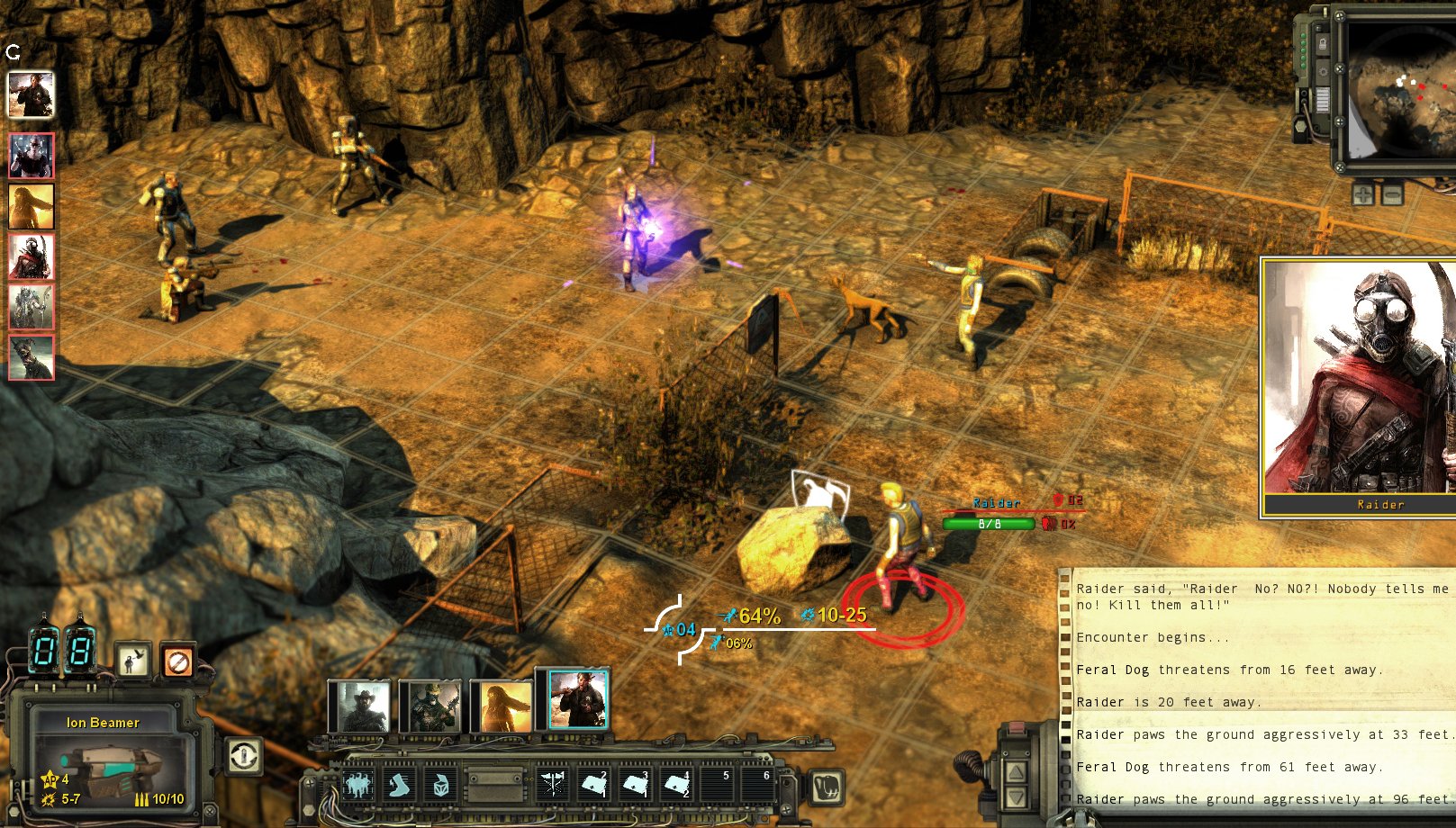The width and height of the screenshot is (1456, 828).
Task: Select the crossed-weapons item in hotbar slot 1
Action: coord(552,784)
